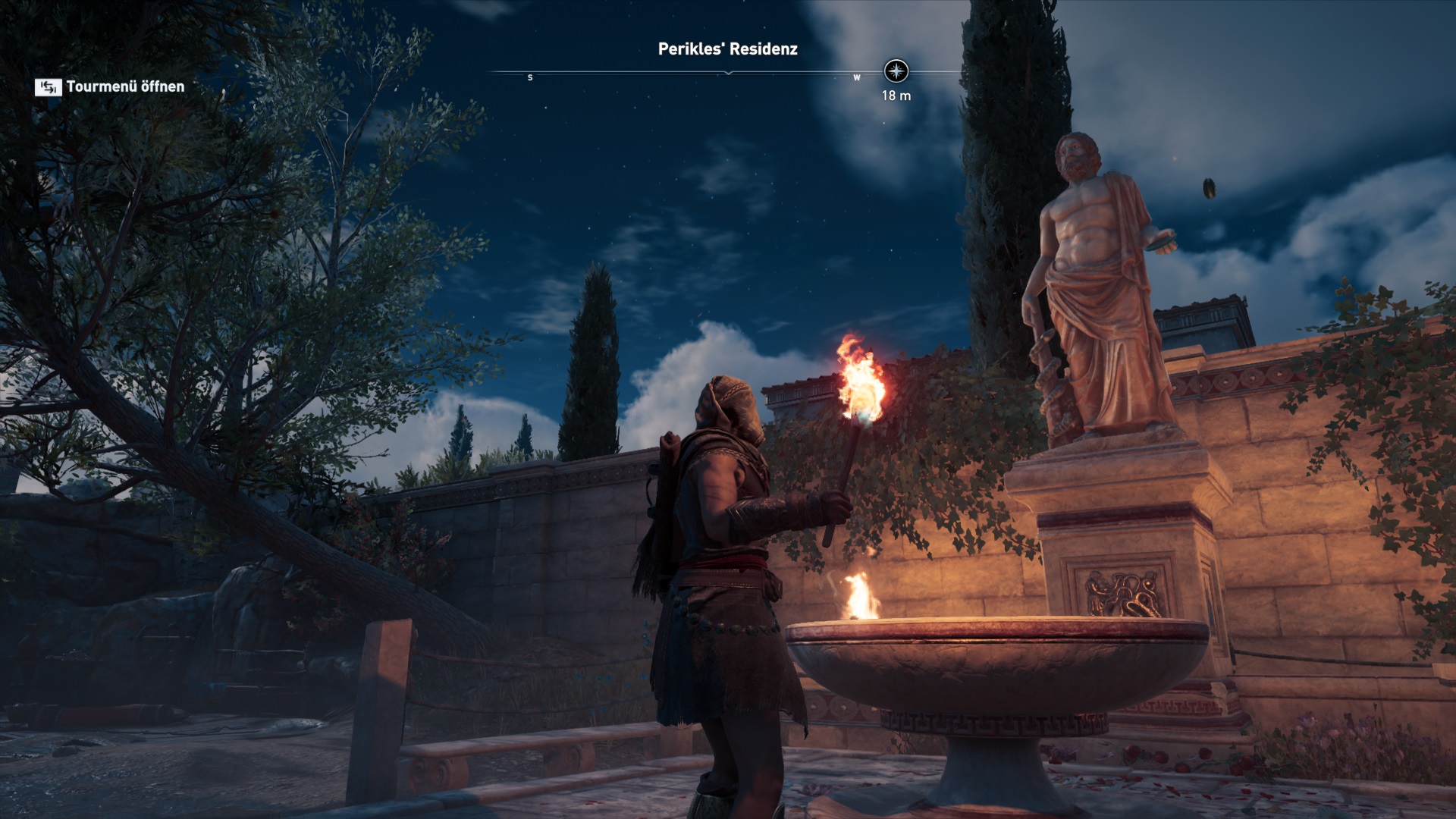Image resolution: width=1456 pixels, height=819 pixels.
Task: Open the Tourmenü via its label
Action: point(125,86)
